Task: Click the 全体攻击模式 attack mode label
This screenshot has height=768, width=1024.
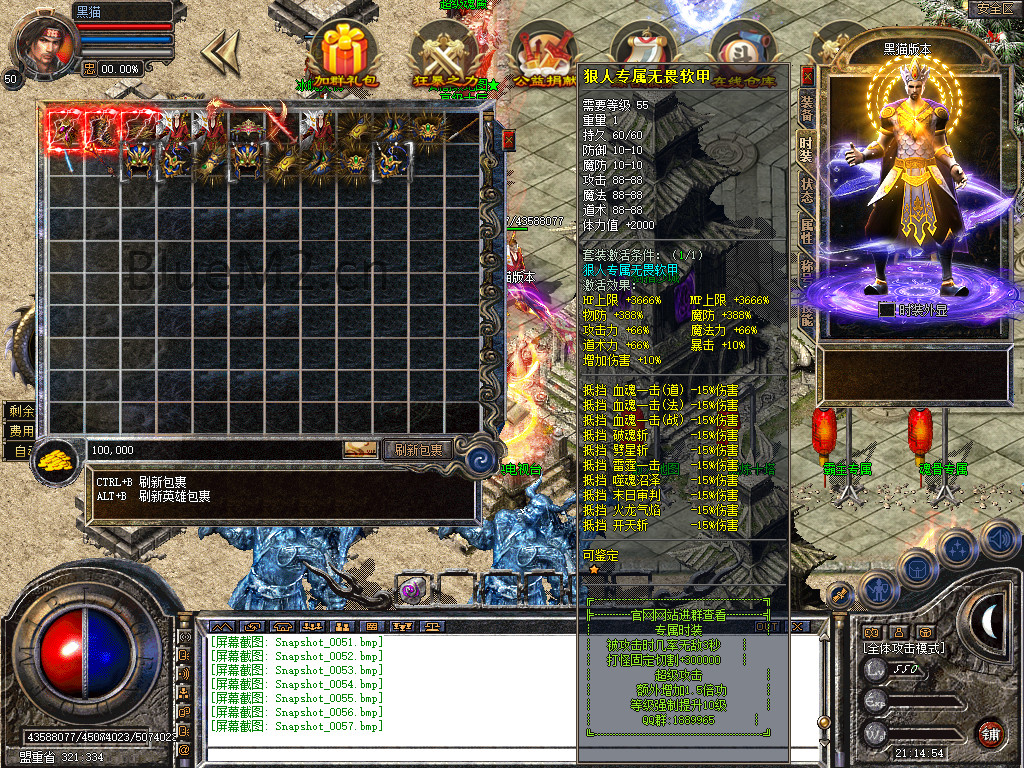Action: click(x=904, y=649)
